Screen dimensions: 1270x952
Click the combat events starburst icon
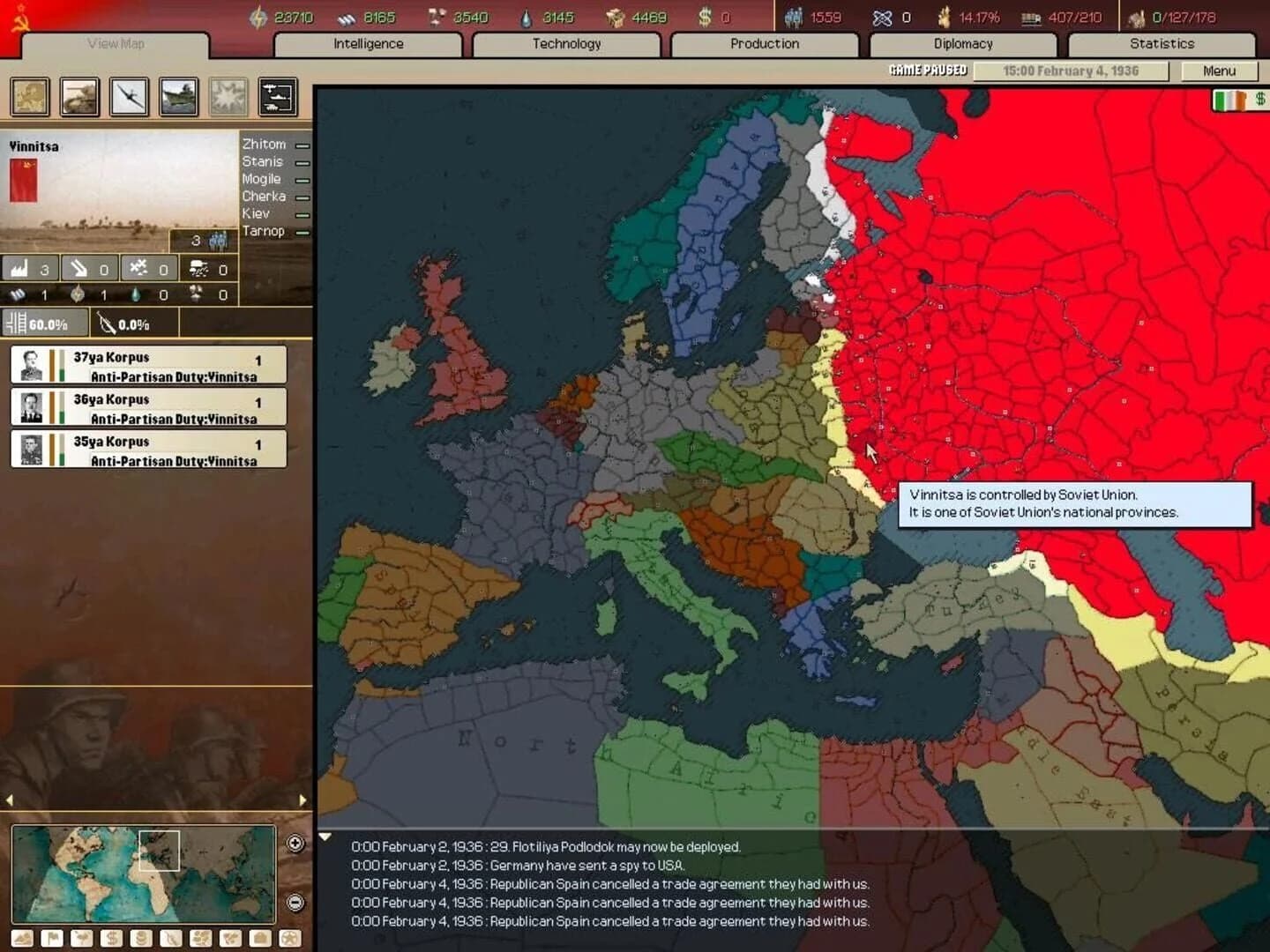(x=229, y=97)
